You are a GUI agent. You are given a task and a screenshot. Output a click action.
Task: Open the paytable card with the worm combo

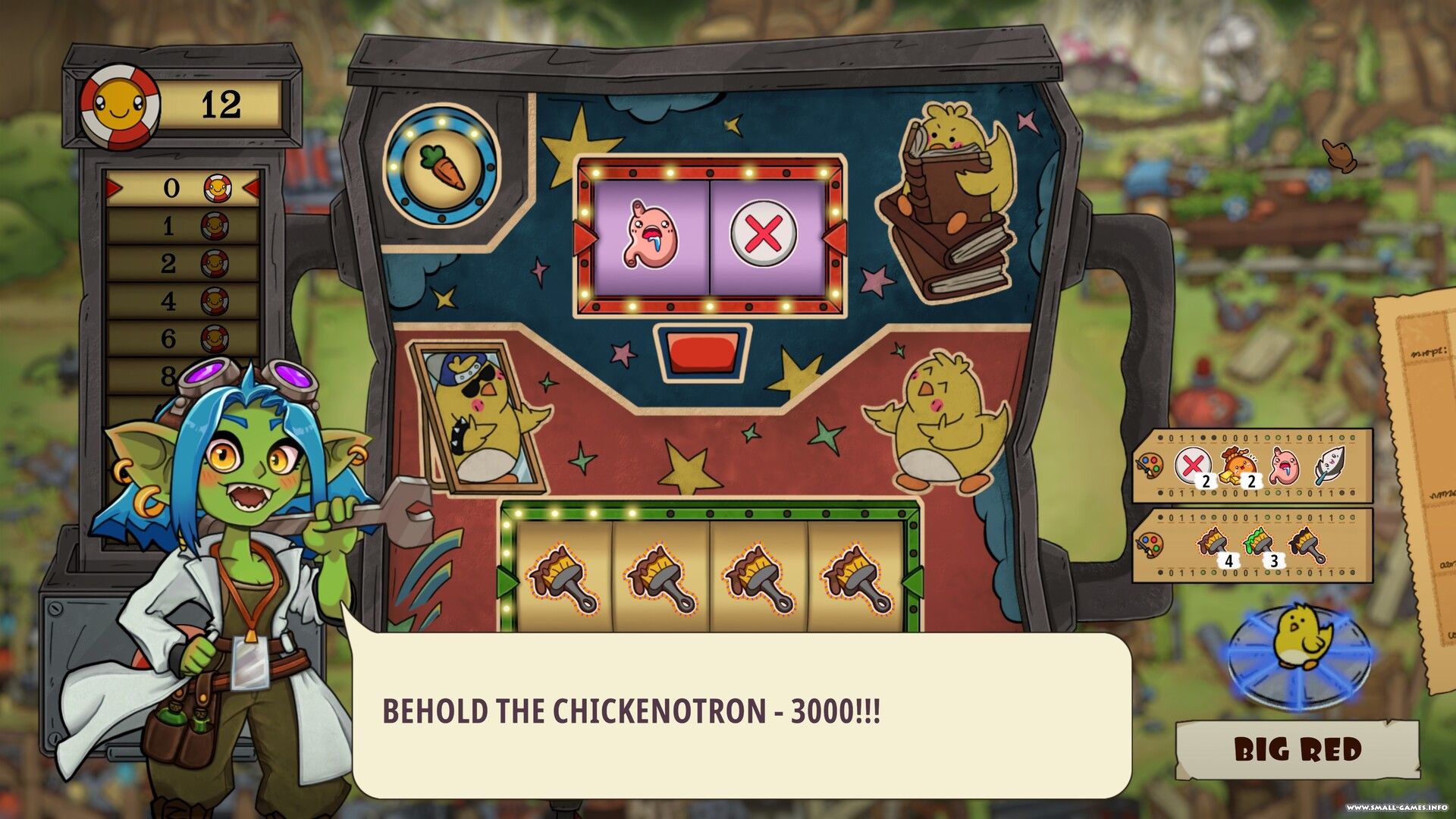pos(1252,466)
